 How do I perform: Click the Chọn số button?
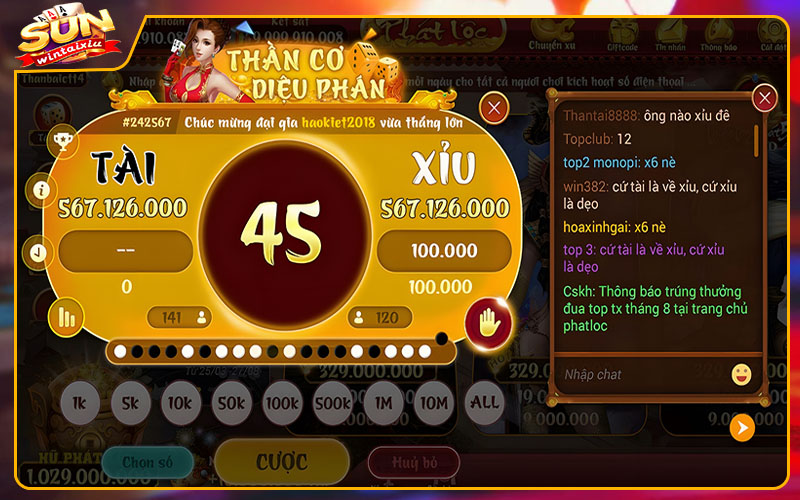point(147,462)
